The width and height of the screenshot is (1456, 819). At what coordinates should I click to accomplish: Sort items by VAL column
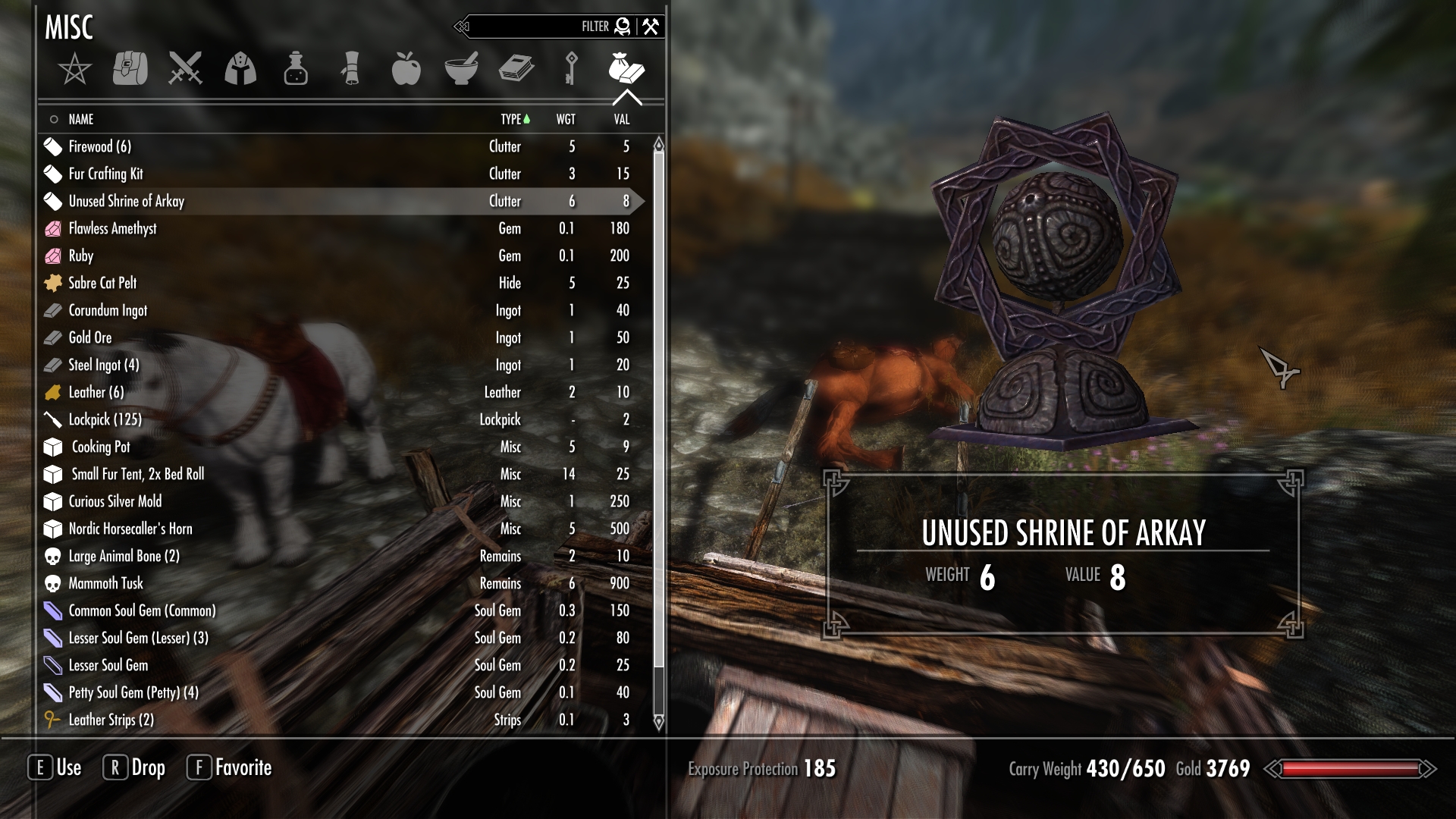pyautogui.click(x=621, y=119)
